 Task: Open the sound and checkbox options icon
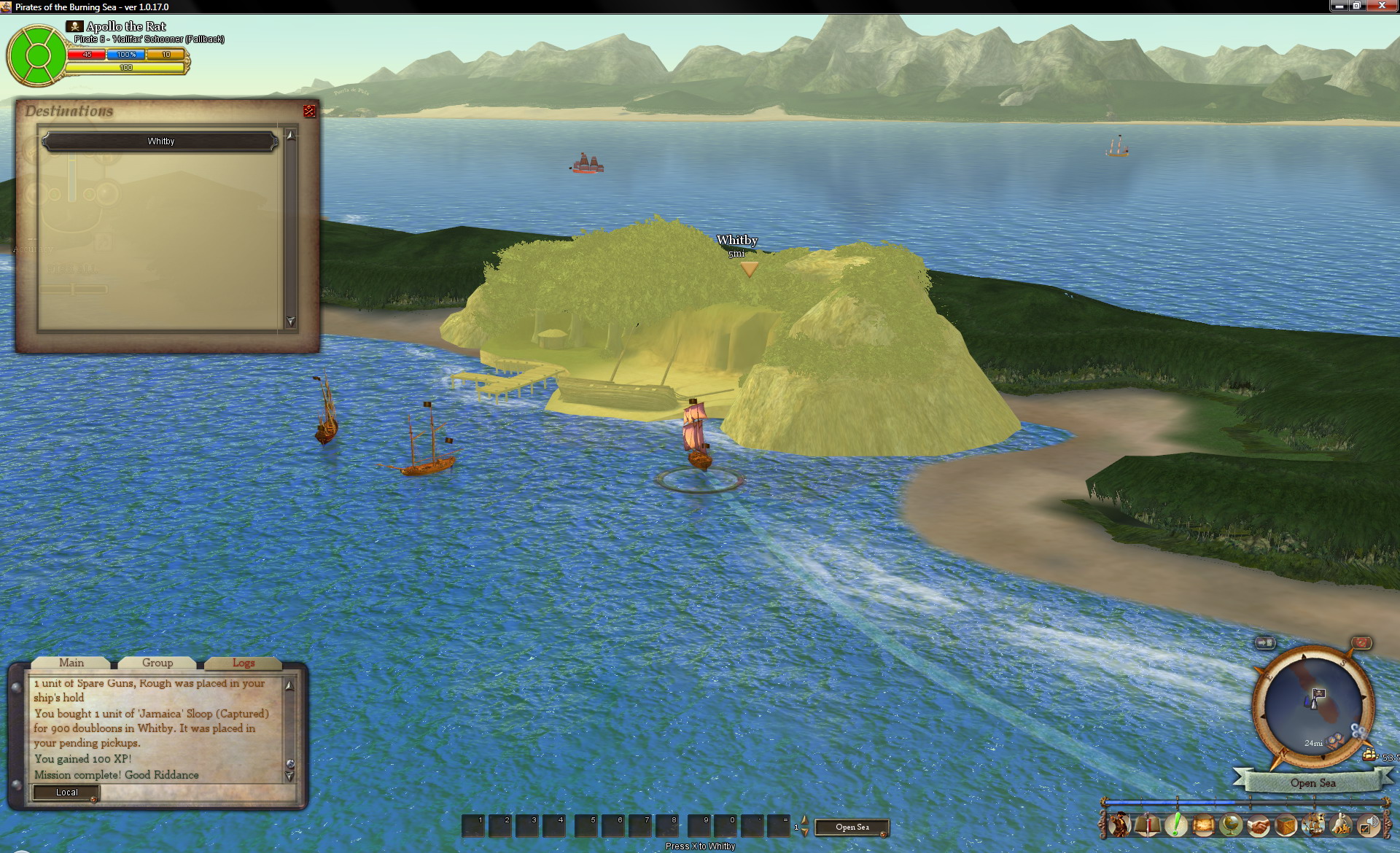pyautogui.click(x=1369, y=825)
